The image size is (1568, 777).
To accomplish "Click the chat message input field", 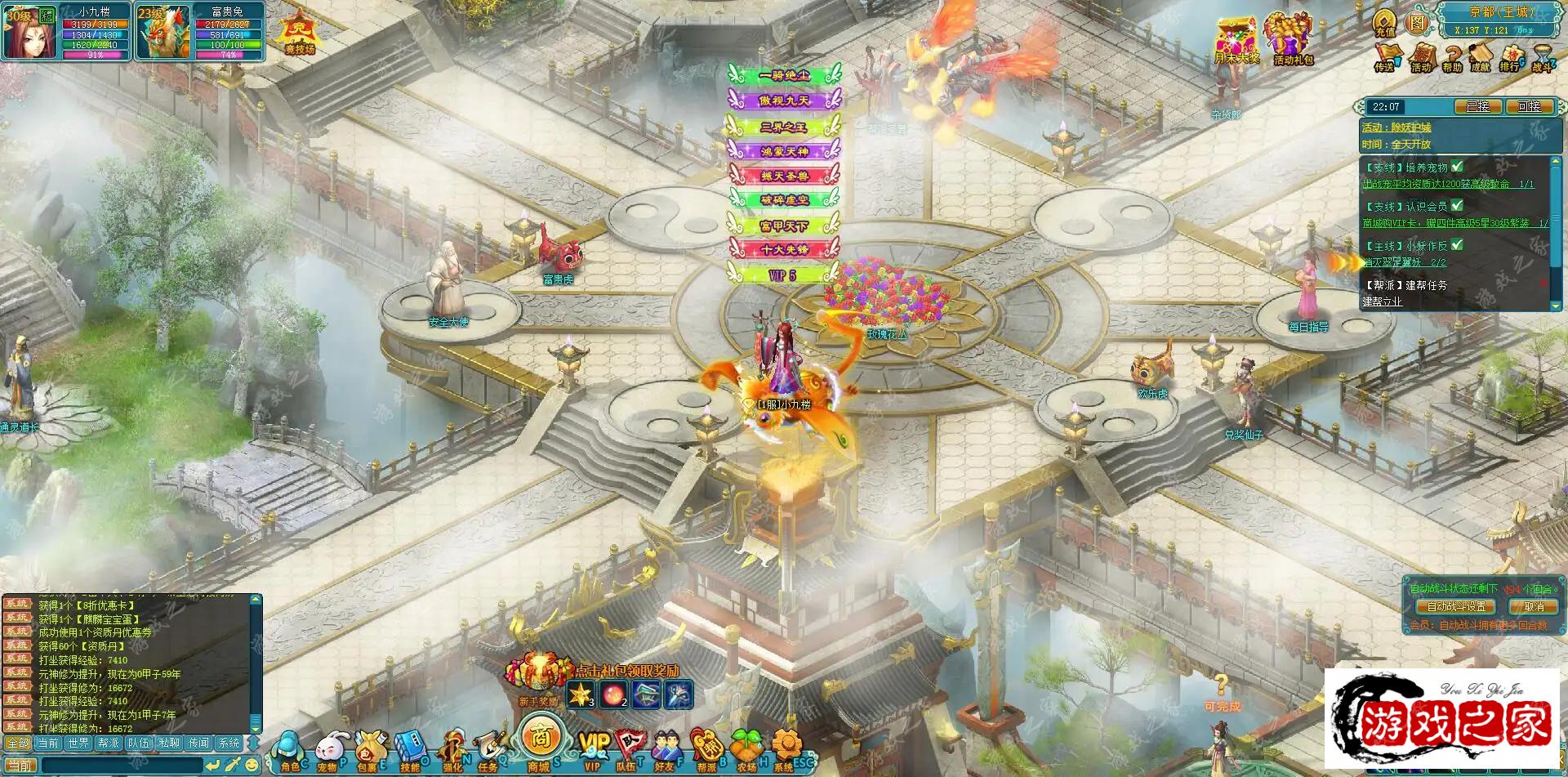I will pos(121,766).
